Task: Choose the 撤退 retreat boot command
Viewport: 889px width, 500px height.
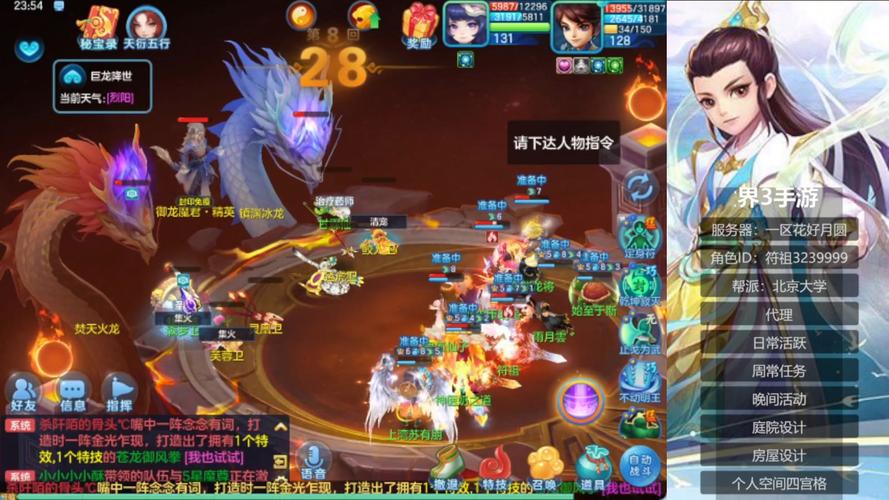Action: click(448, 468)
